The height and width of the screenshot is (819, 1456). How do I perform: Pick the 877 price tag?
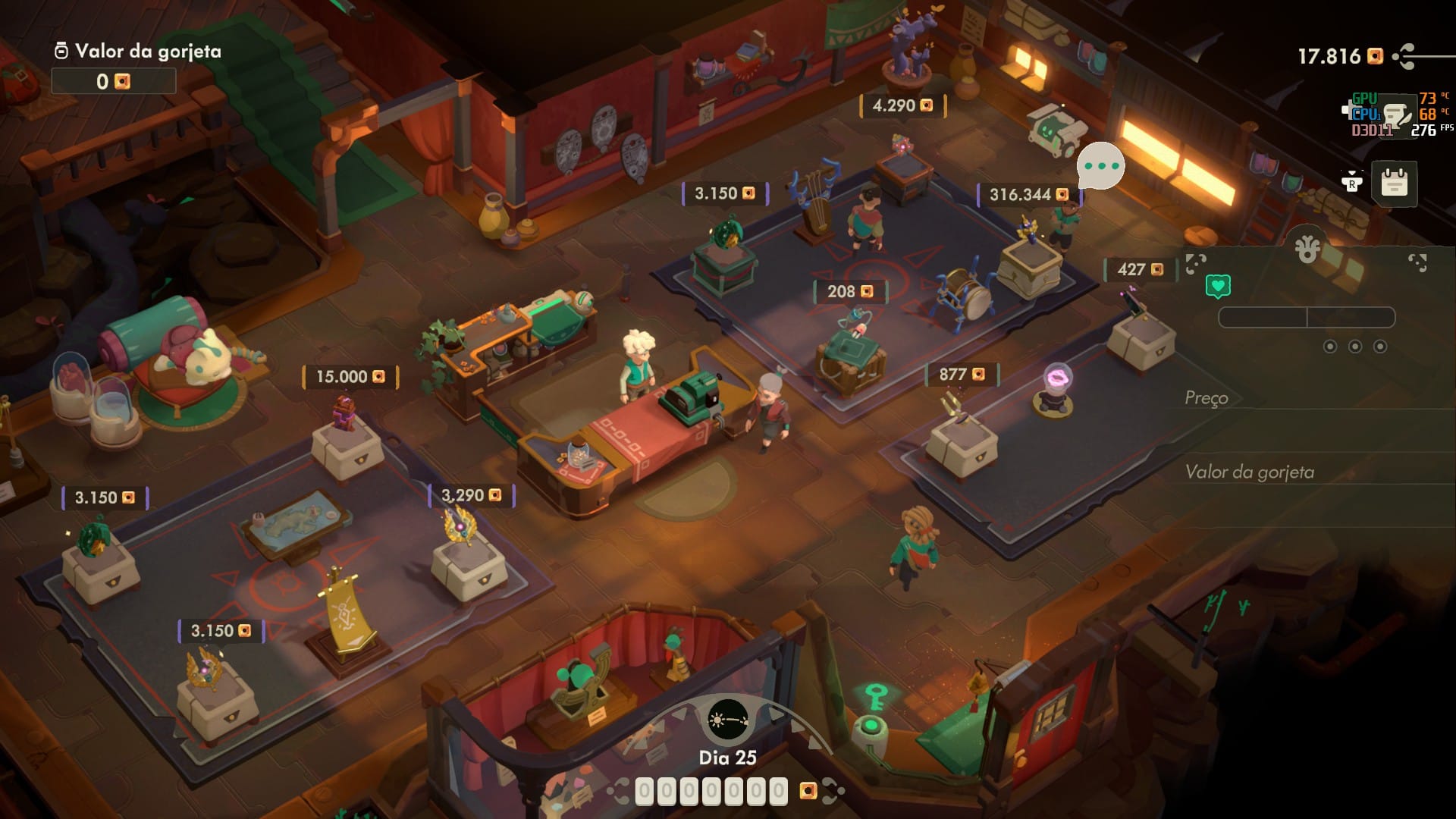962,375
